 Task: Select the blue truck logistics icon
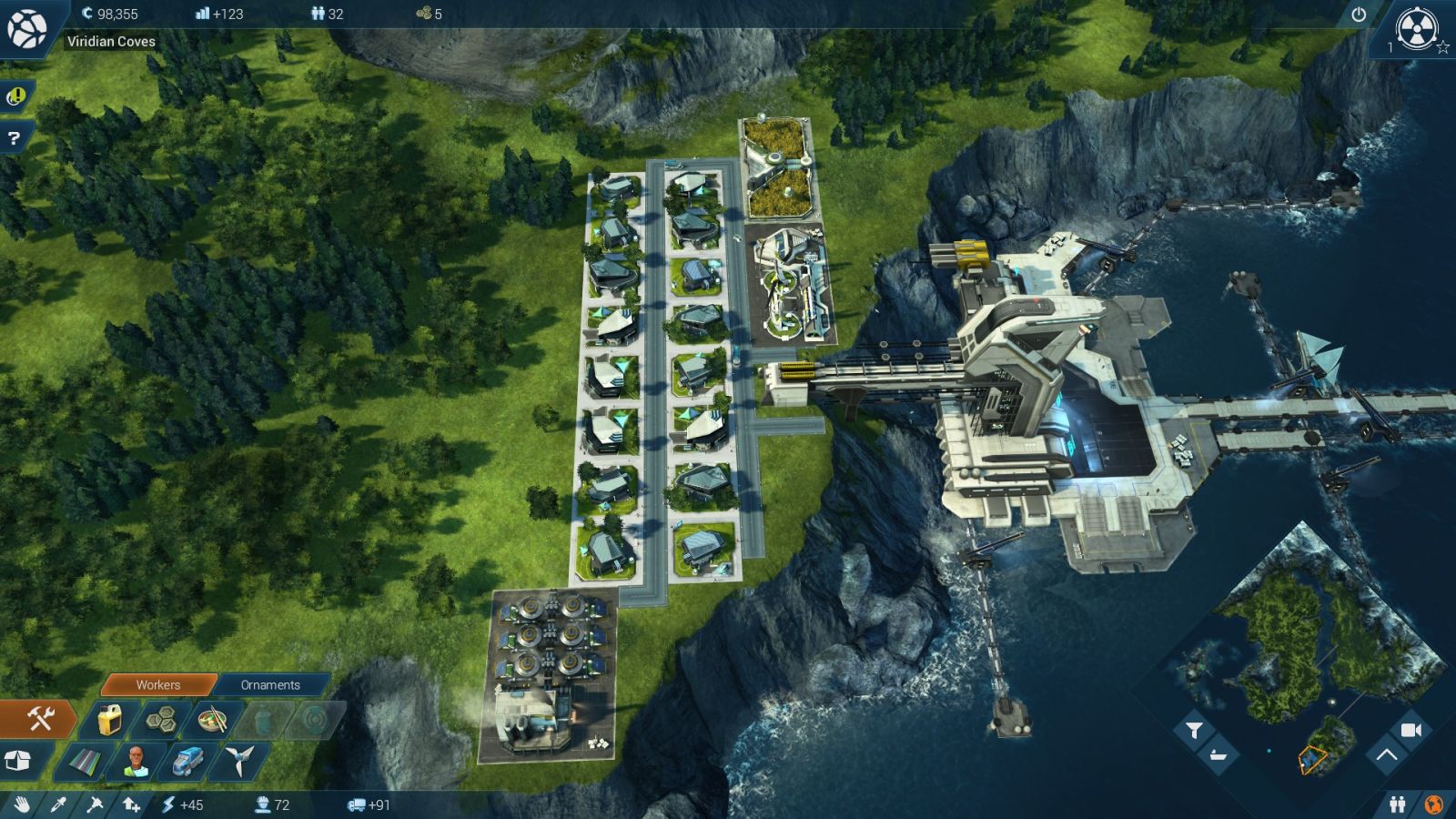187,761
